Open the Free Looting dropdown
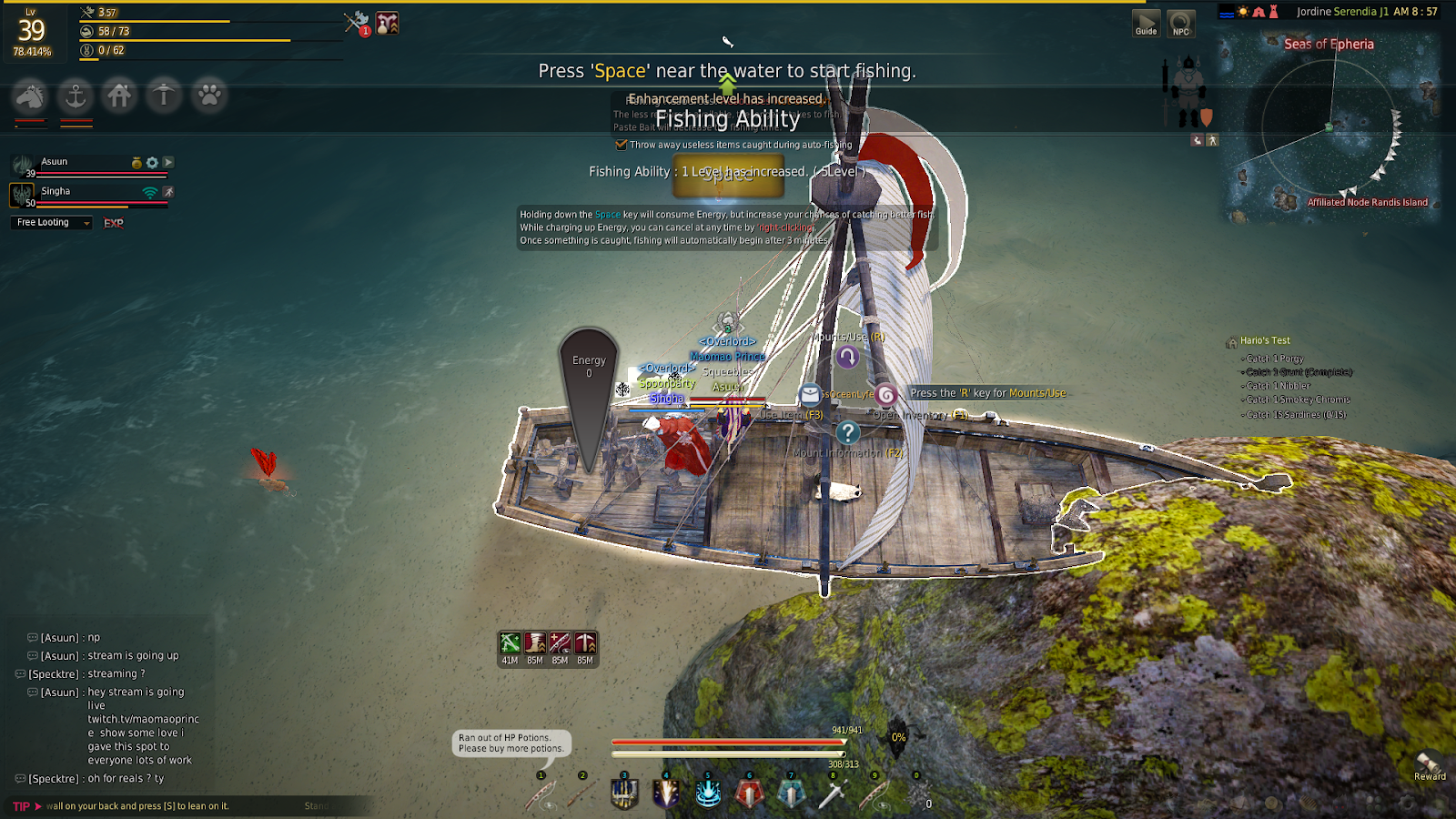This screenshot has width=1456, height=819. pos(54,223)
